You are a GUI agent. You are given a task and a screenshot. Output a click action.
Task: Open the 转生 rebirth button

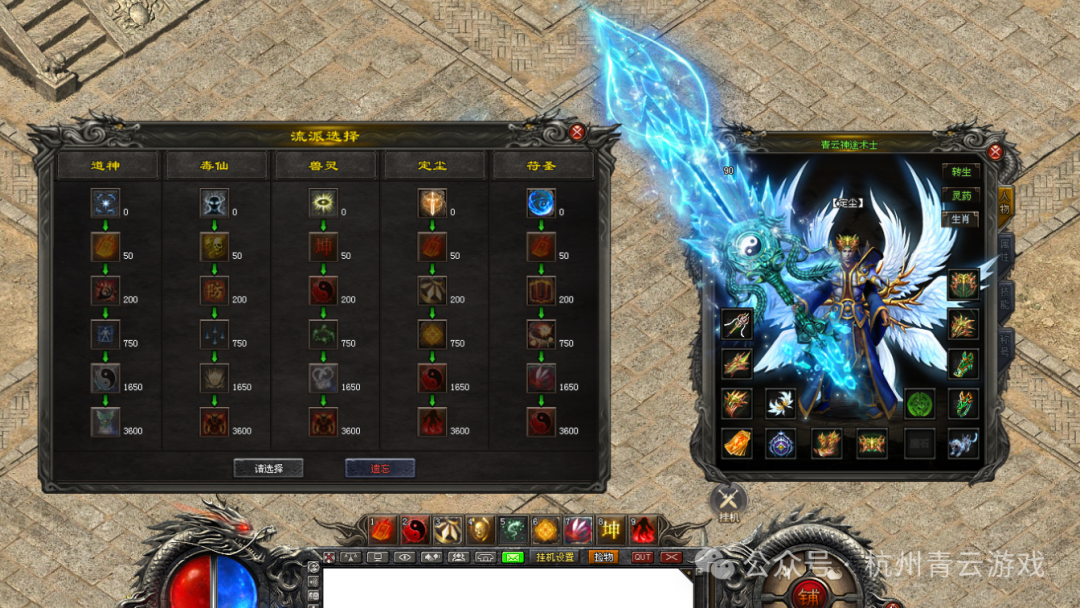(x=961, y=171)
